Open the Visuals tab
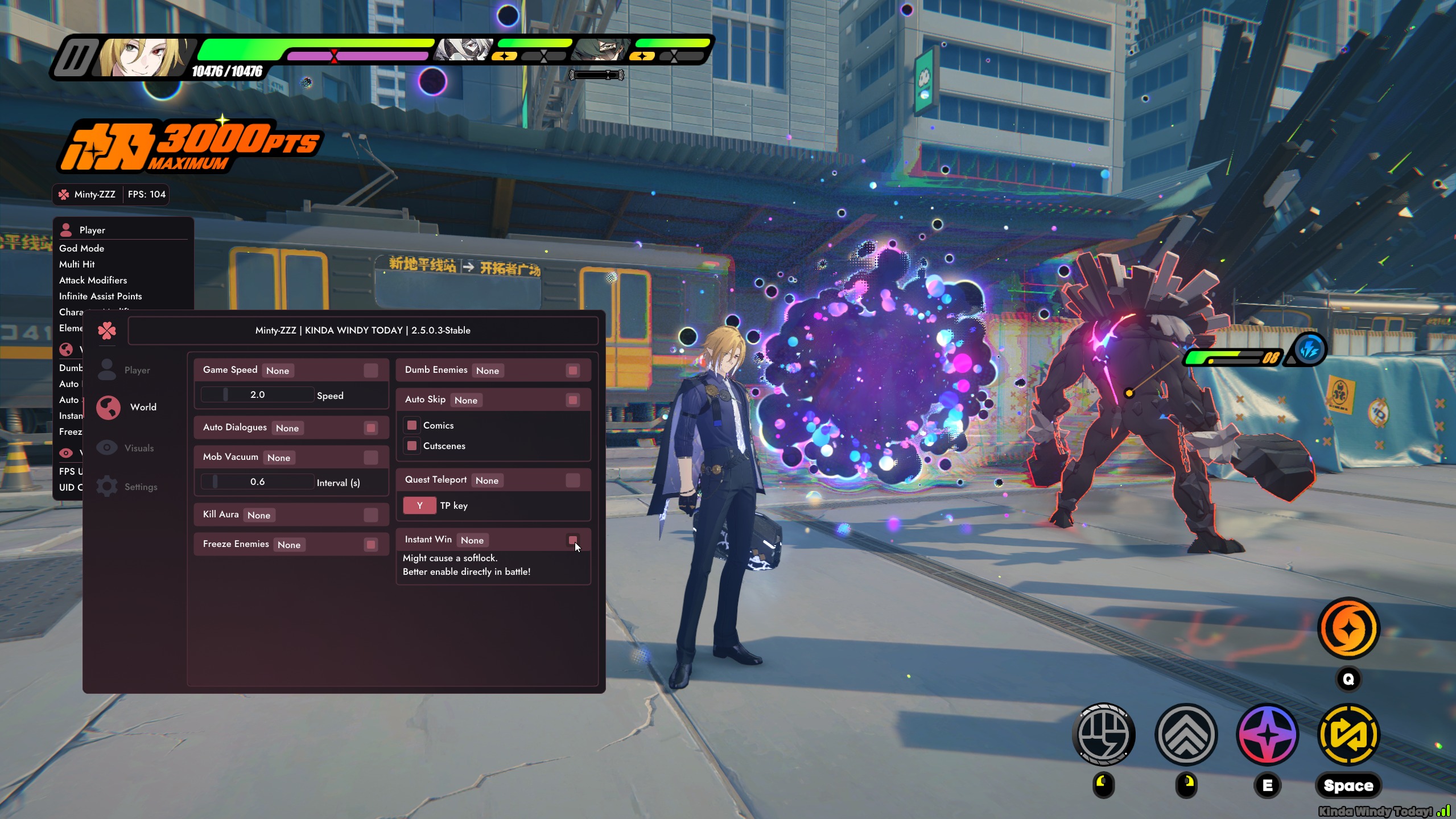 pyautogui.click(x=139, y=448)
